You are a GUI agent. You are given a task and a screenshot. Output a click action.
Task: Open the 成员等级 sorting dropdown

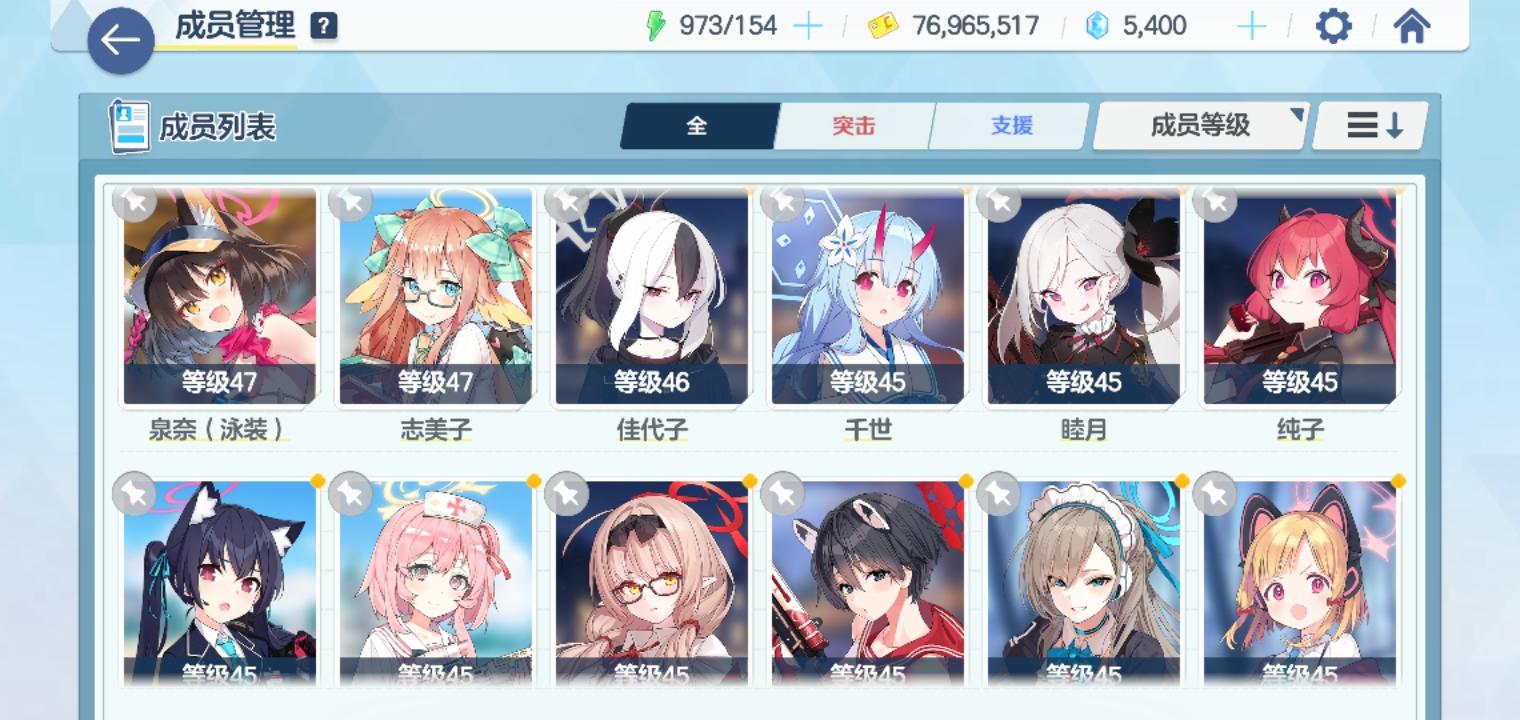[1198, 125]
